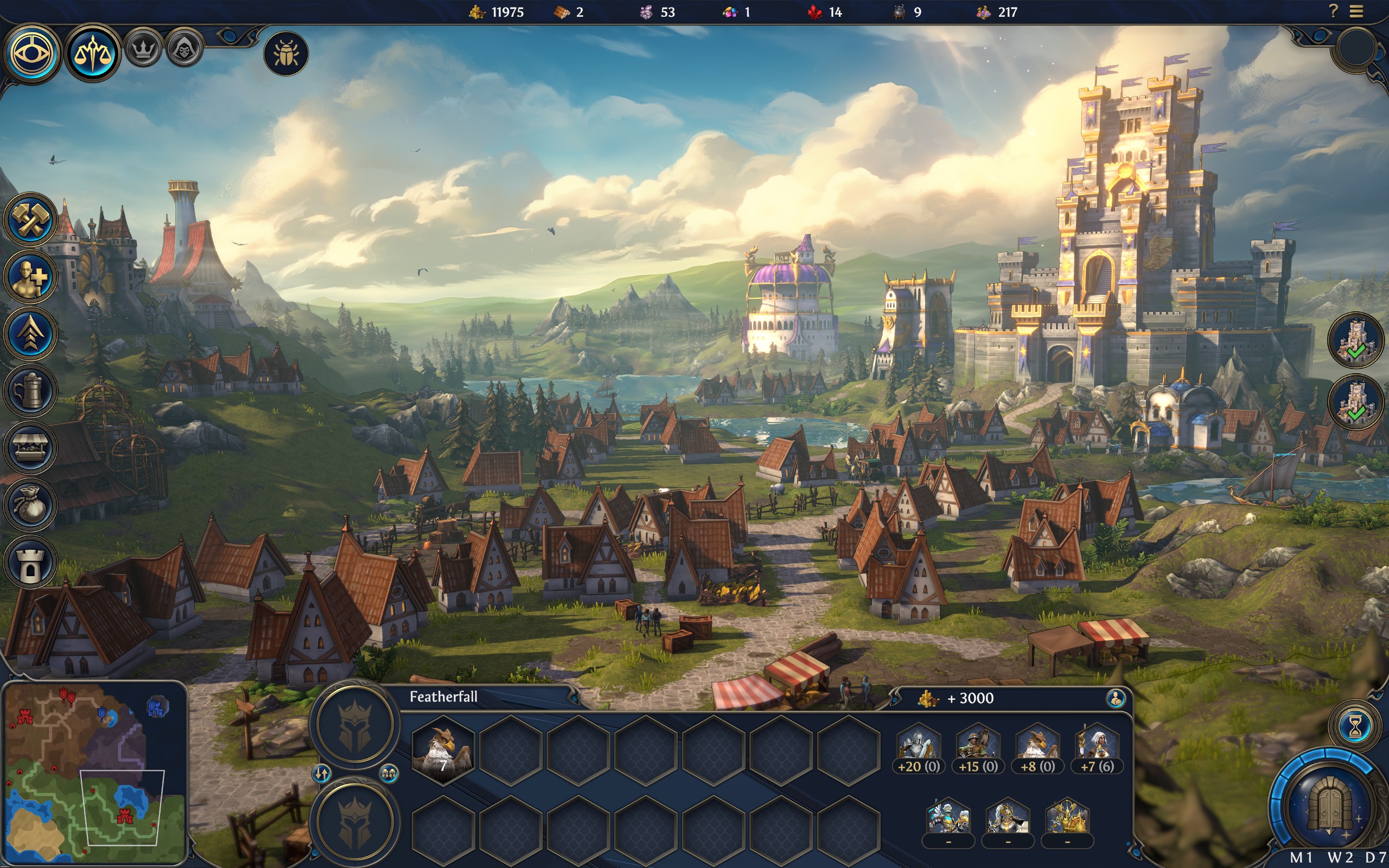Open the hamburger main menu
1389x868 pixels.
1356,11
